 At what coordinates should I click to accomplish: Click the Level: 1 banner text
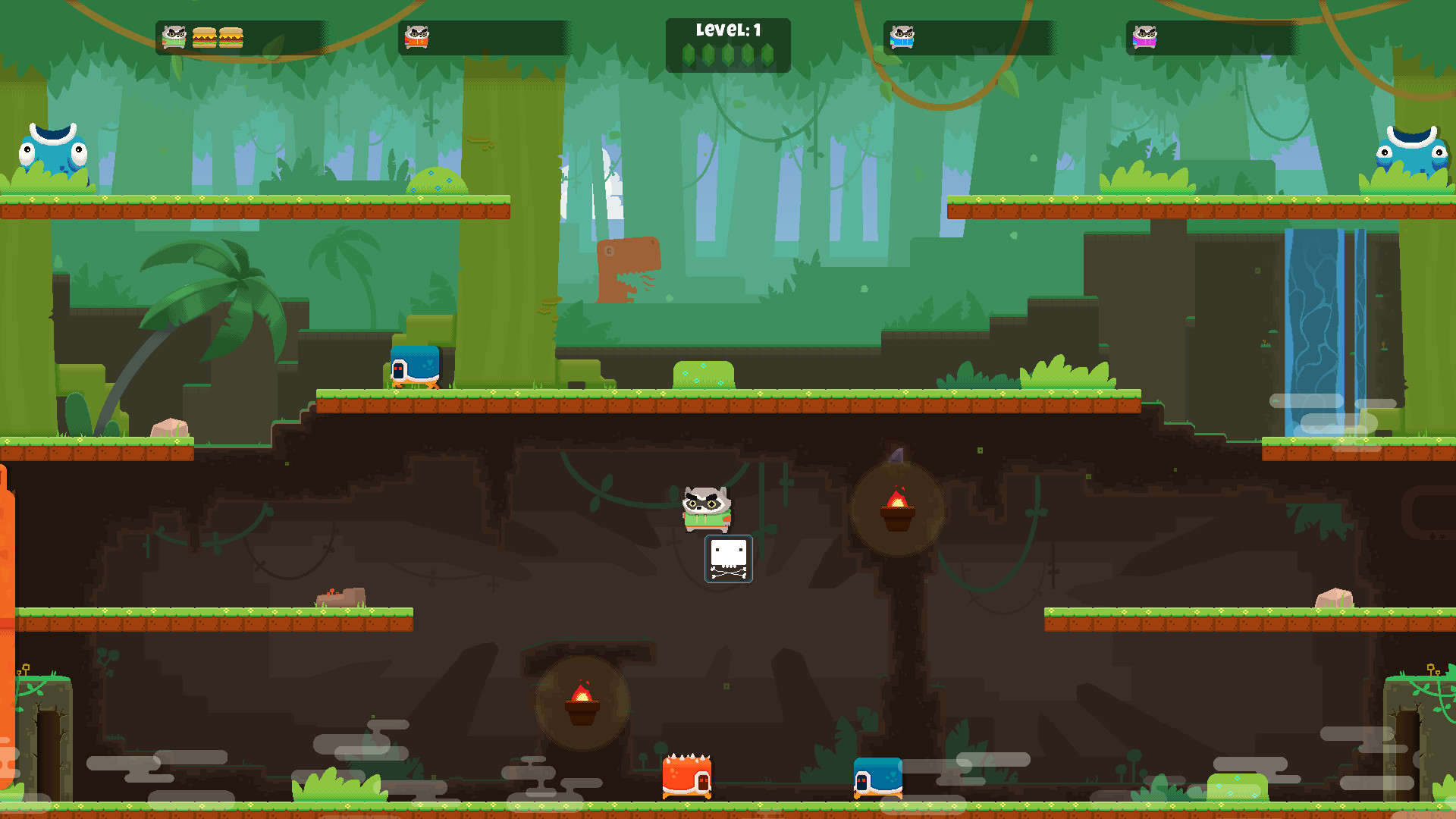728,29
